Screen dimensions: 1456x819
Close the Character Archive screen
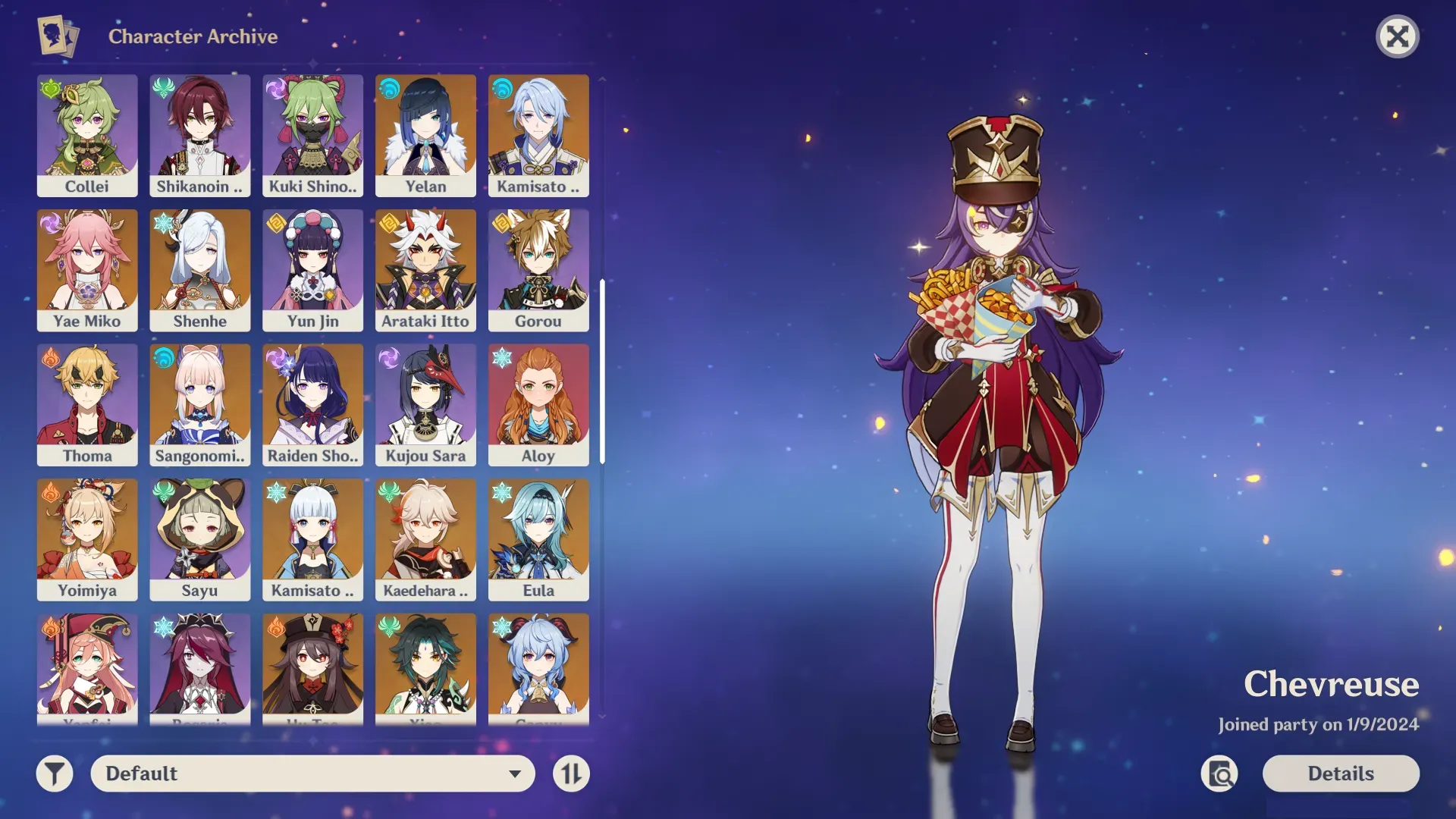tap(1397, 36)
